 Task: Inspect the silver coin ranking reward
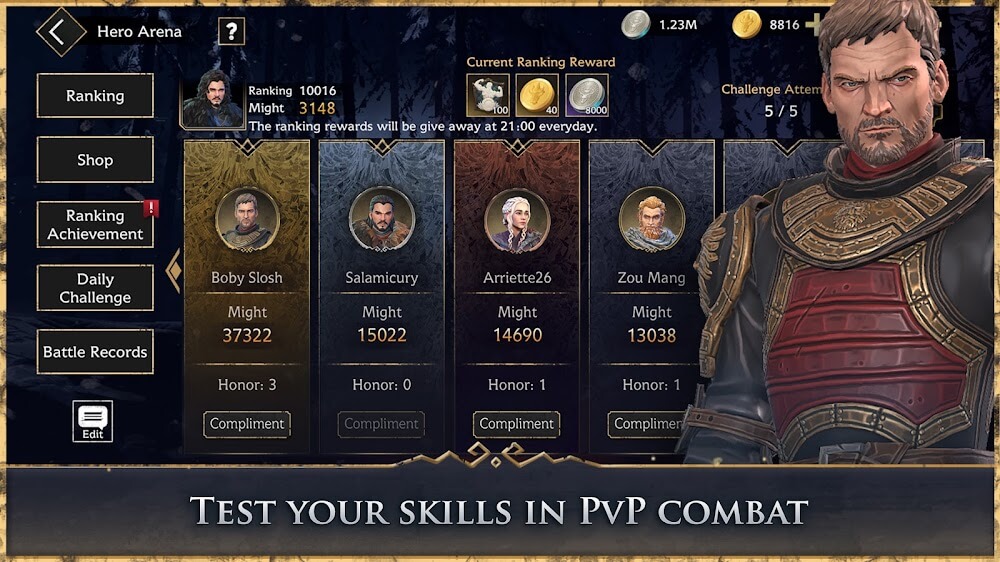coord(587,95)
